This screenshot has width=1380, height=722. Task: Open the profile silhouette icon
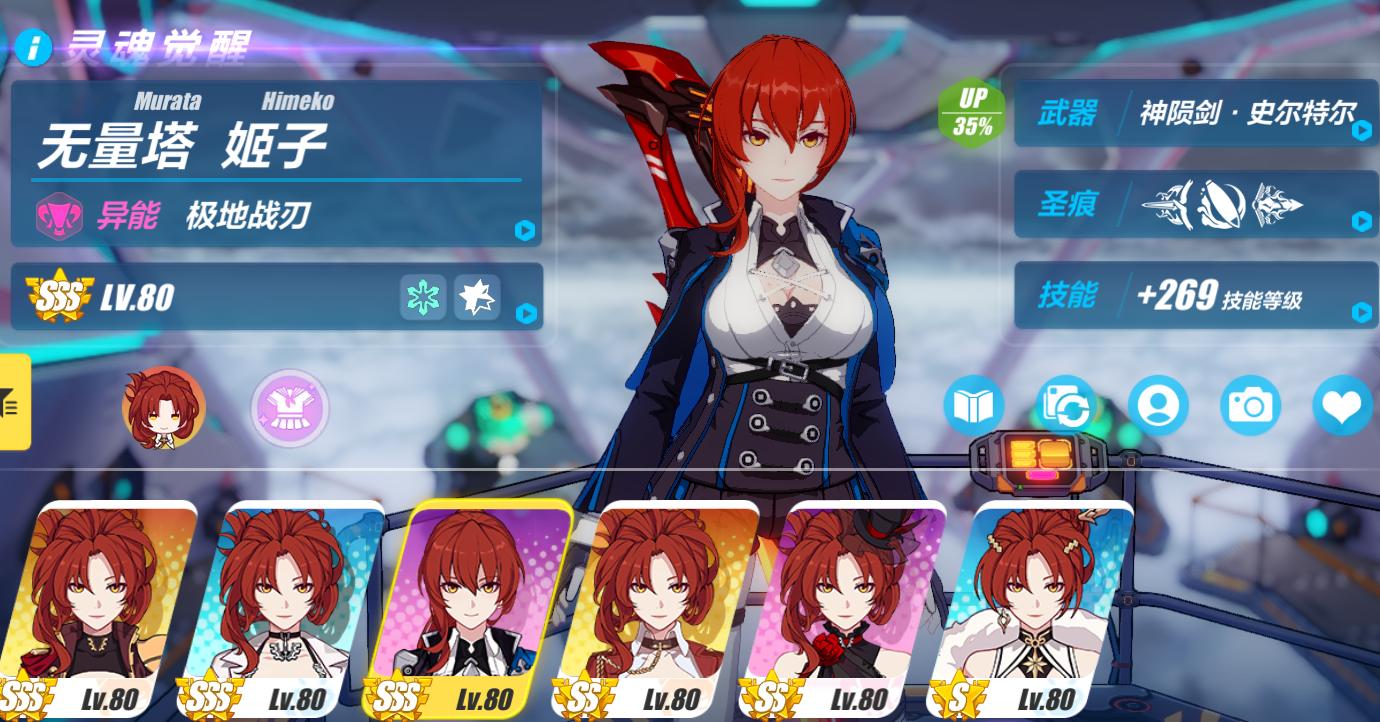1158,406
